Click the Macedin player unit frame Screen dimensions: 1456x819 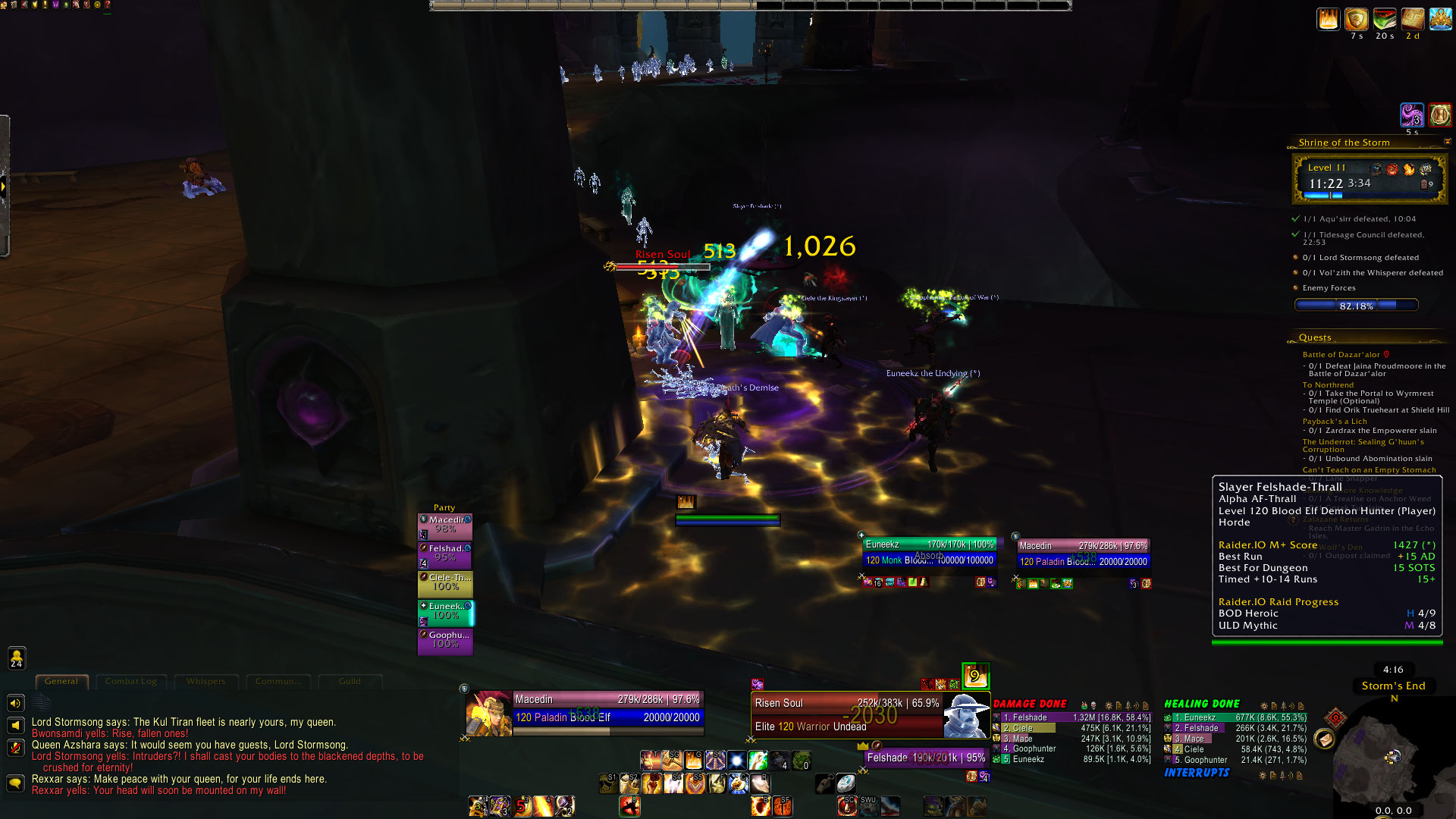click(607, 708)
